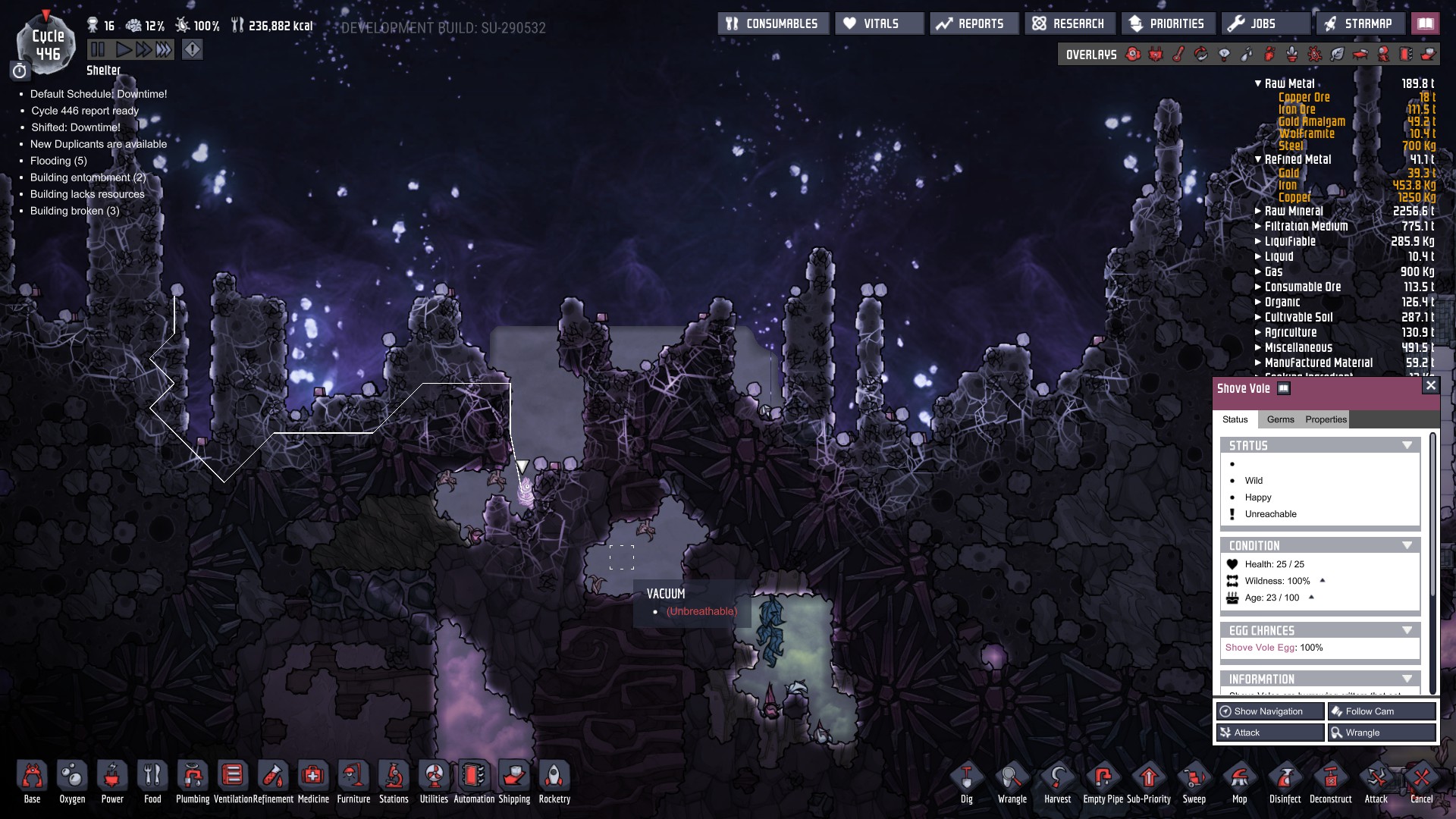Image resolution: width=1456 pixels, height=819 pixels.
Task: Close the Shove Vole info panel
Action: click(x=1430, y=386)
